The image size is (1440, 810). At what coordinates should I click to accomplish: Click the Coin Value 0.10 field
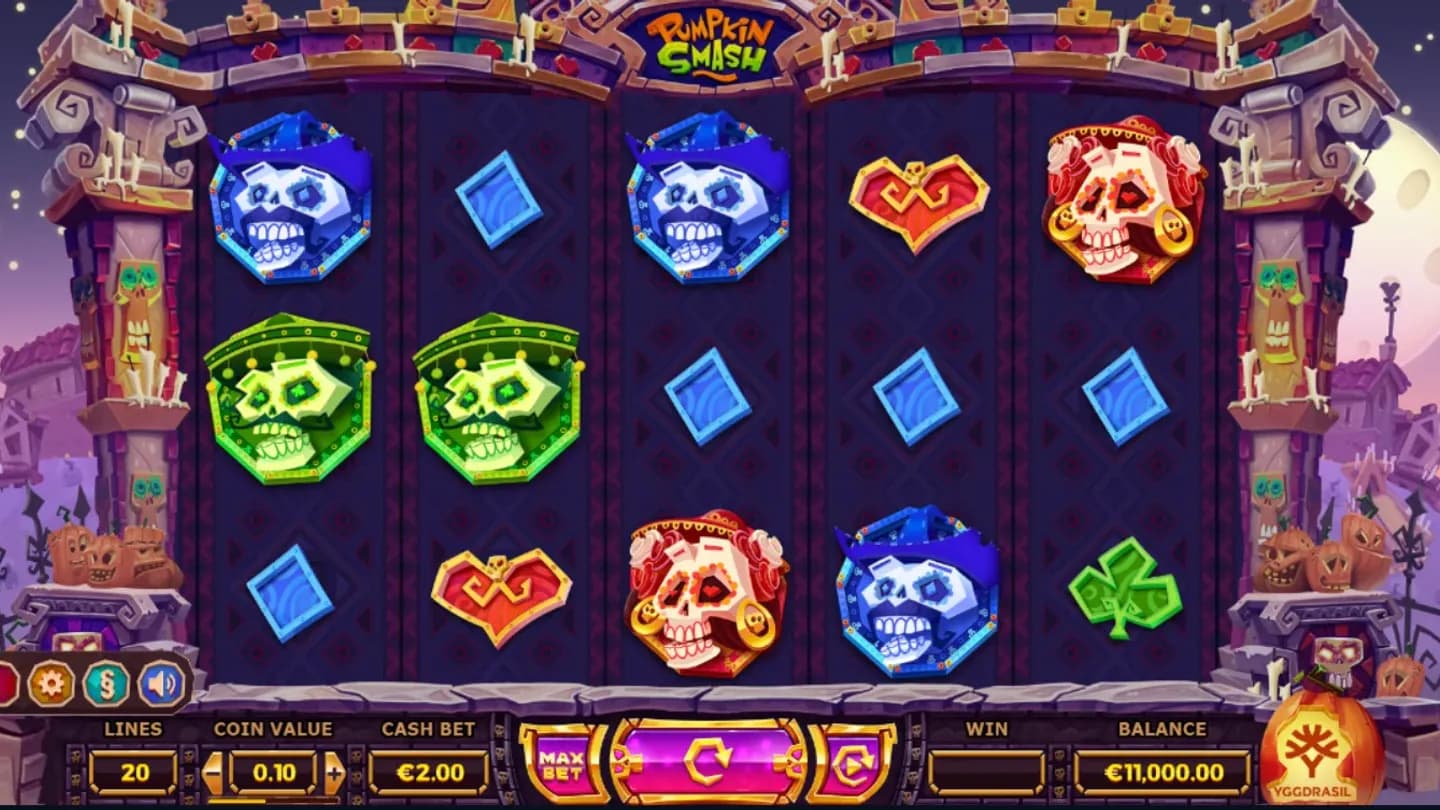271,770
